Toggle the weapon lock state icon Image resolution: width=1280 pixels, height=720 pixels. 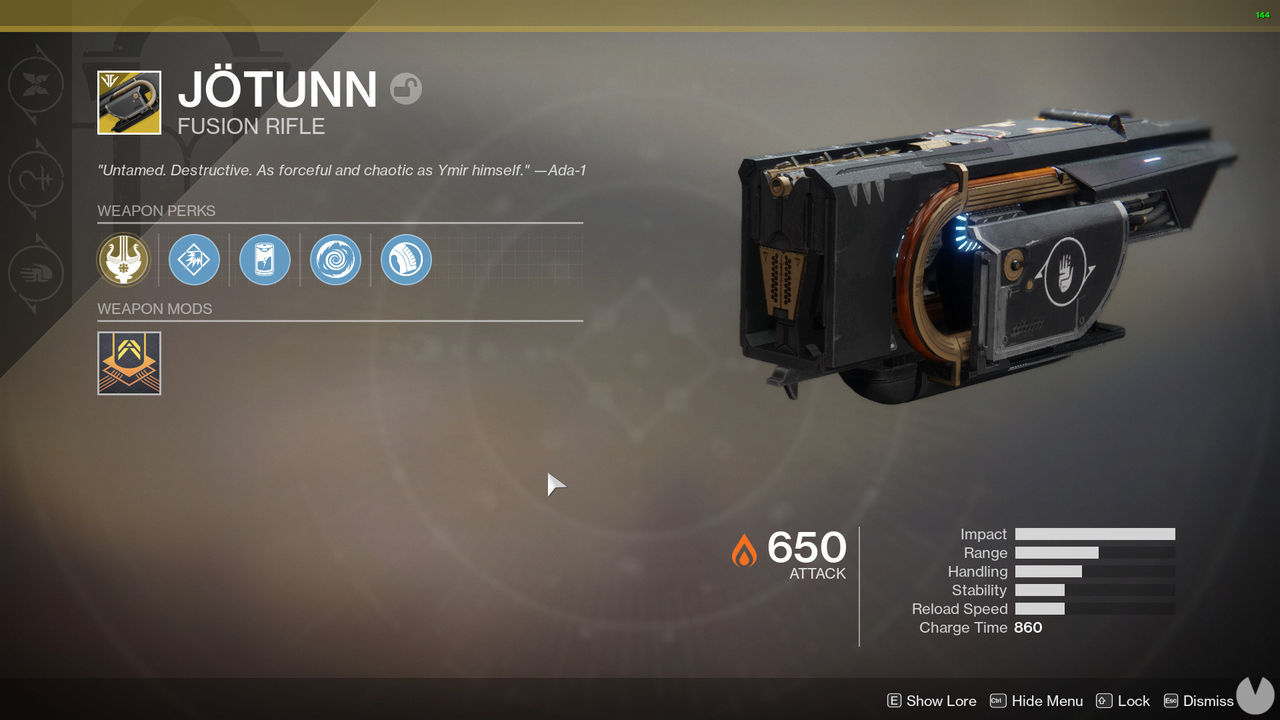click(406, 89)
